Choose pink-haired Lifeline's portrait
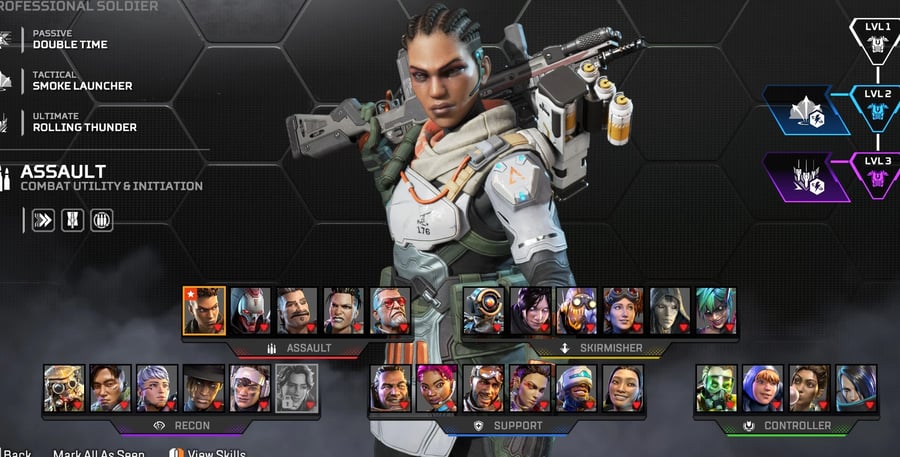This screenshot has width=900, height=457. [437, 387]
